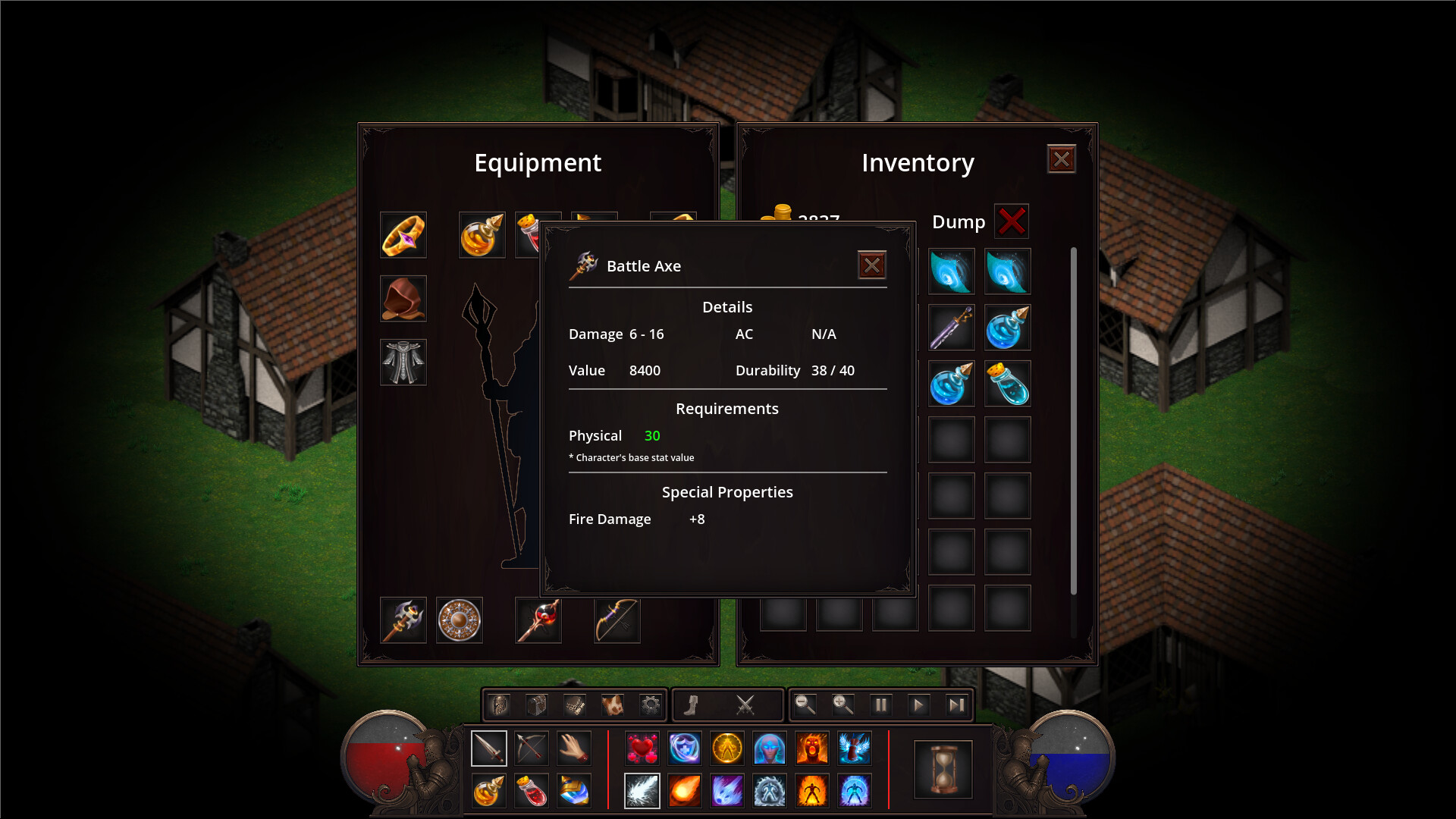The width and height of the screenshot is (1456, 819).
Task: Cast the fireball spell from the hotbar
Action: pos(685,789)
